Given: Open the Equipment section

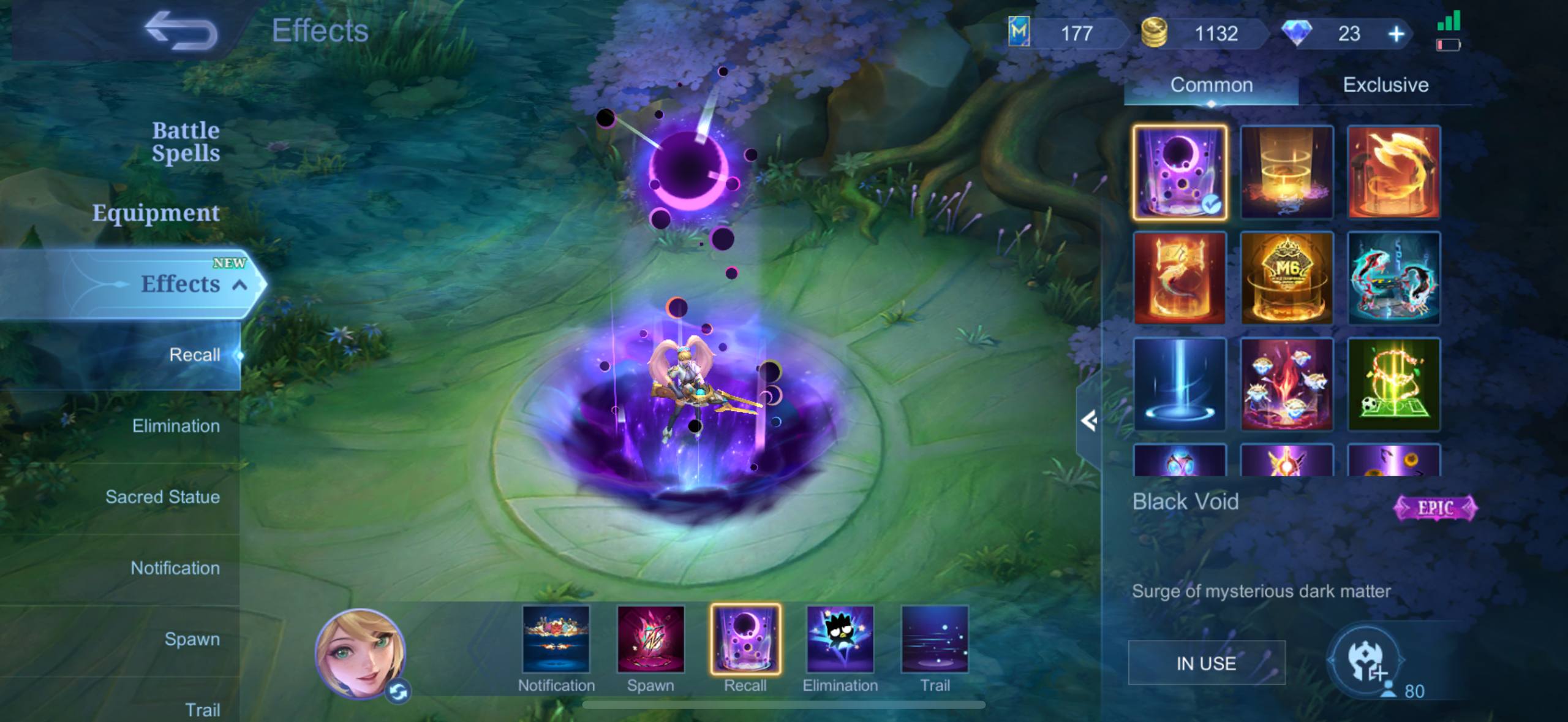Looking at the screenshot, I should click(156, 213).
